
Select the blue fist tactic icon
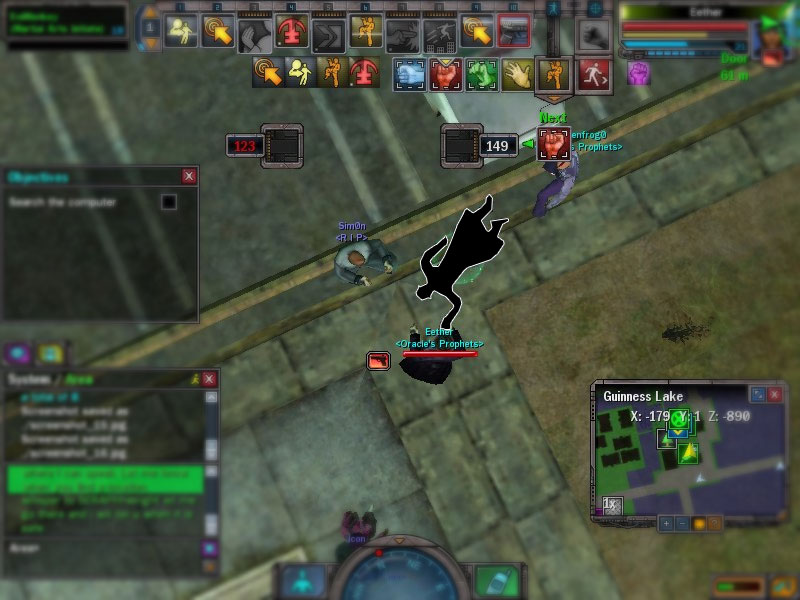(410, 74)
